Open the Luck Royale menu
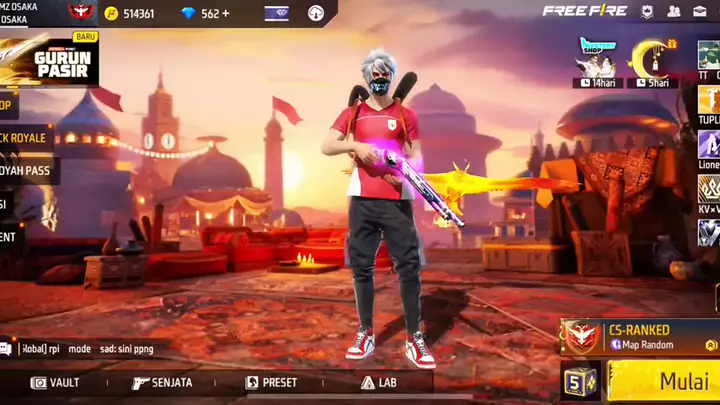Viewport: 720px width, 405px height. 25,137
